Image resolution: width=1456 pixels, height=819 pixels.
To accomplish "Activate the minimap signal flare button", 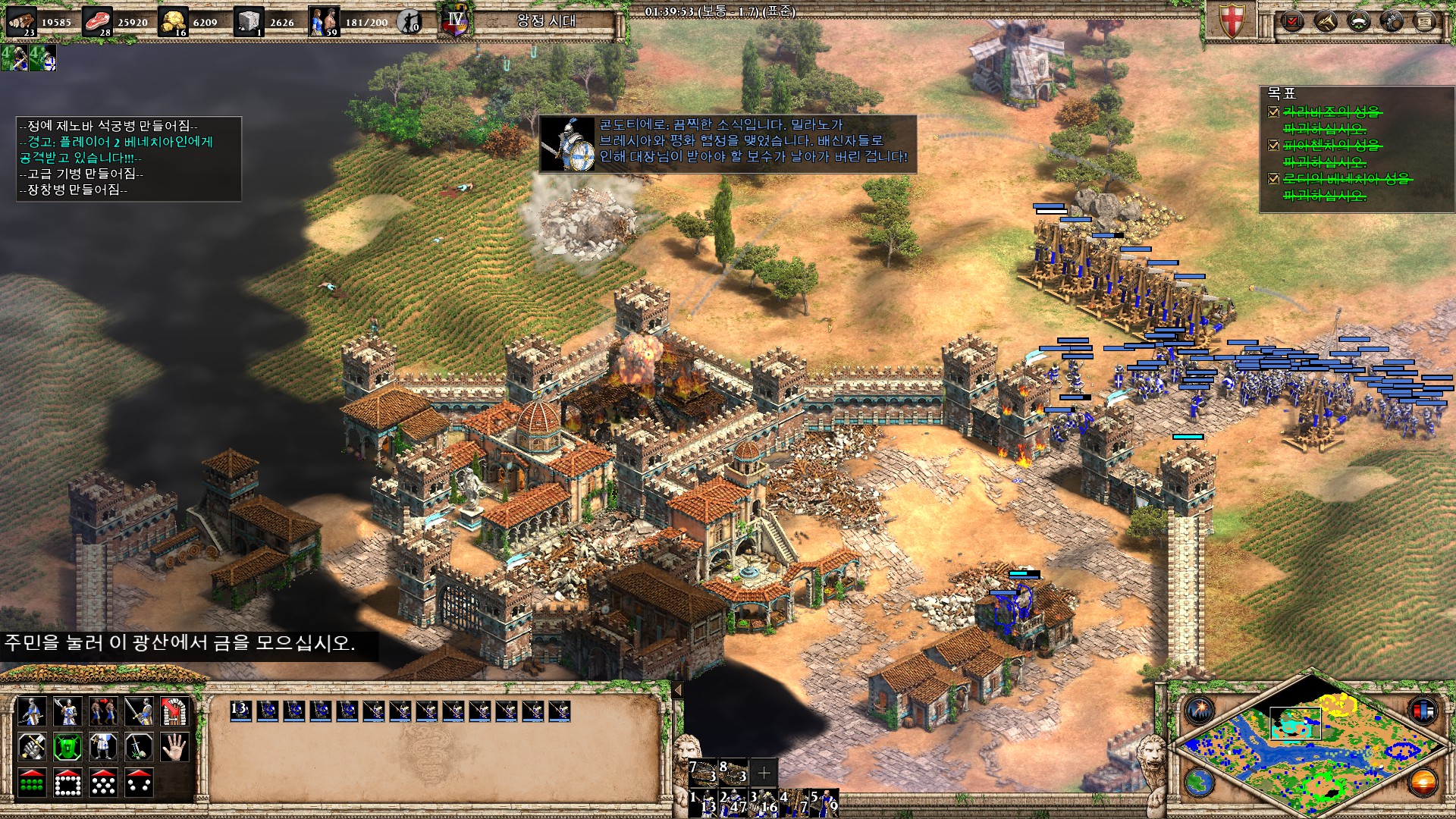I will pos(1198,711).
